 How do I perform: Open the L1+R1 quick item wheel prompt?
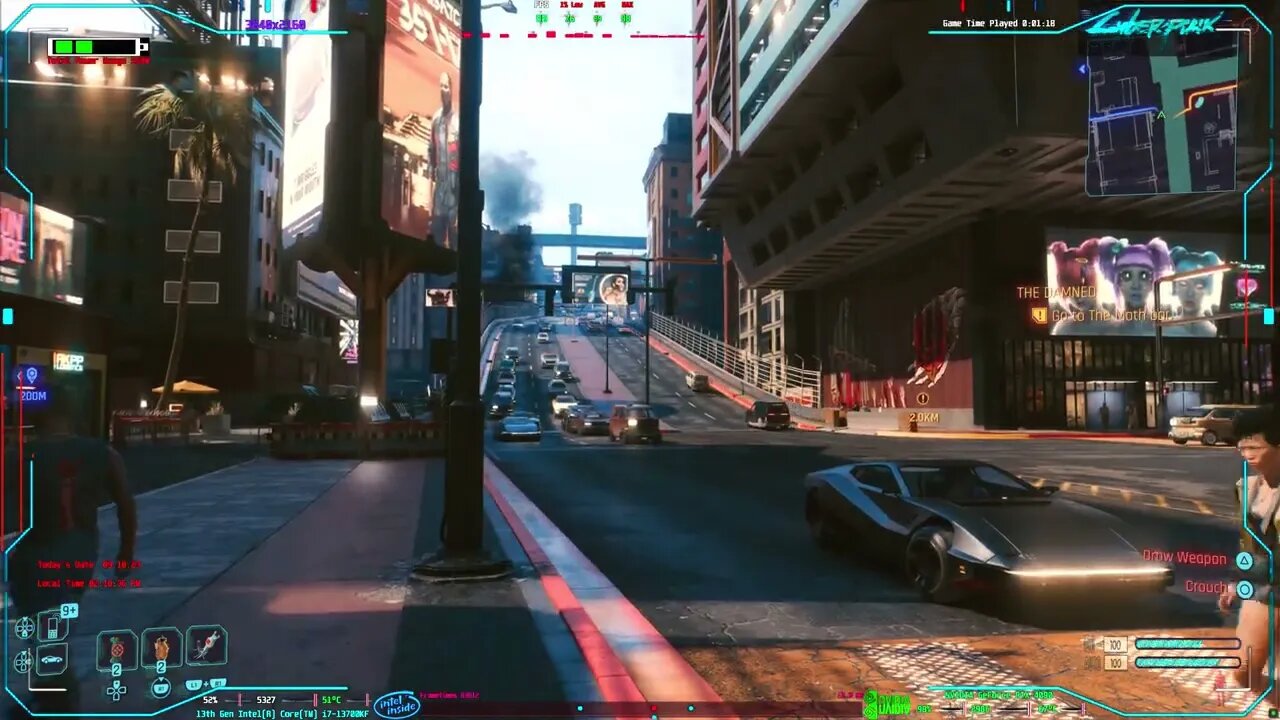coord(206,685)
